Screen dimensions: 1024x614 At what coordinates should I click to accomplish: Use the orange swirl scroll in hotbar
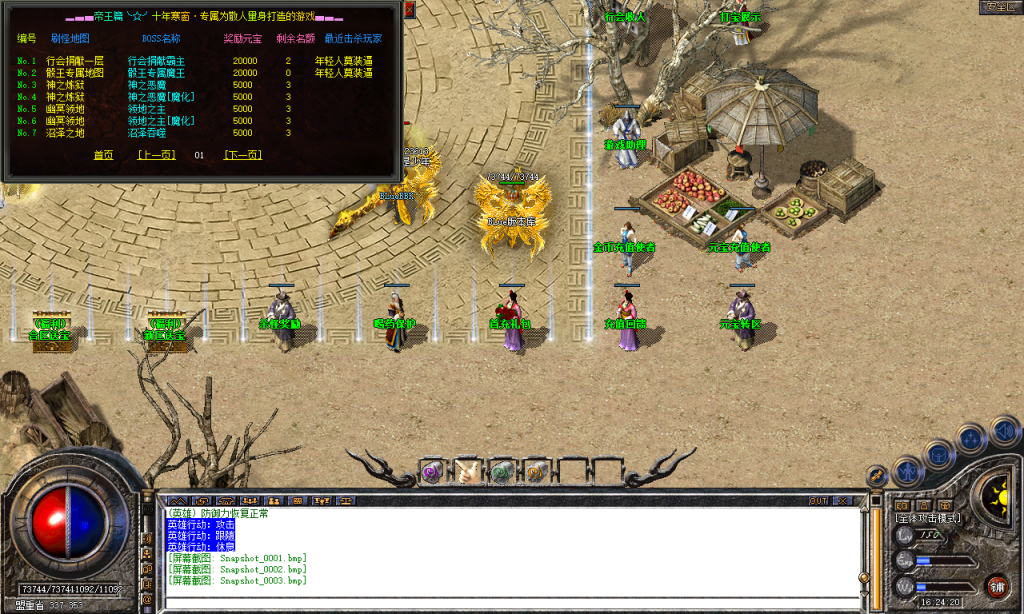coord(537,471)
